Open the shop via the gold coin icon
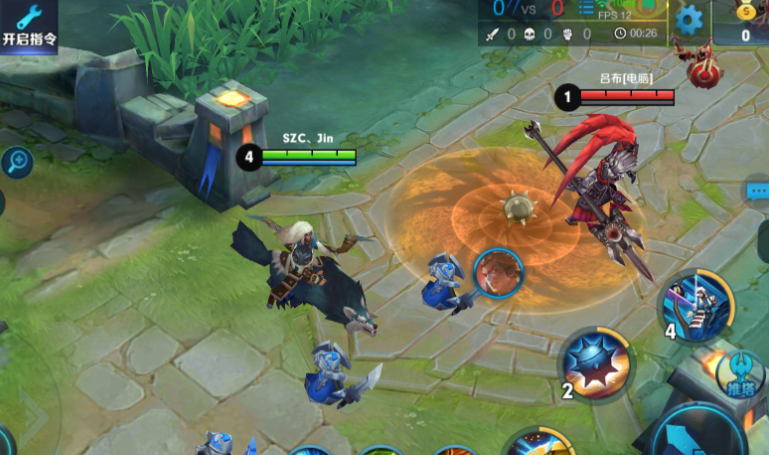Screen dimensions: 769x455 click(747, 22)
